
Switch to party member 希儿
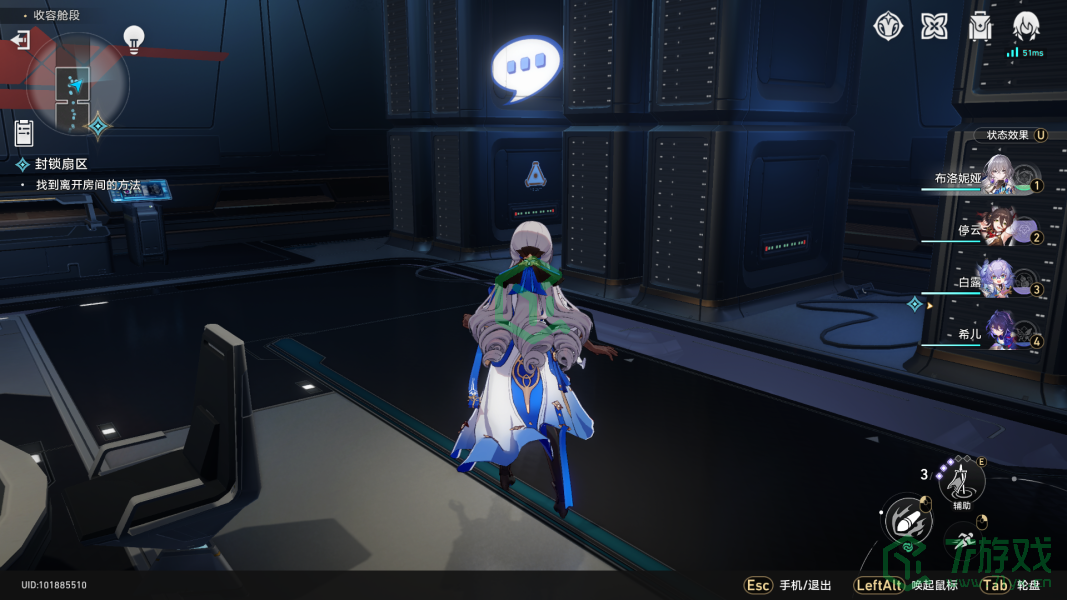(x=998, y=334)
